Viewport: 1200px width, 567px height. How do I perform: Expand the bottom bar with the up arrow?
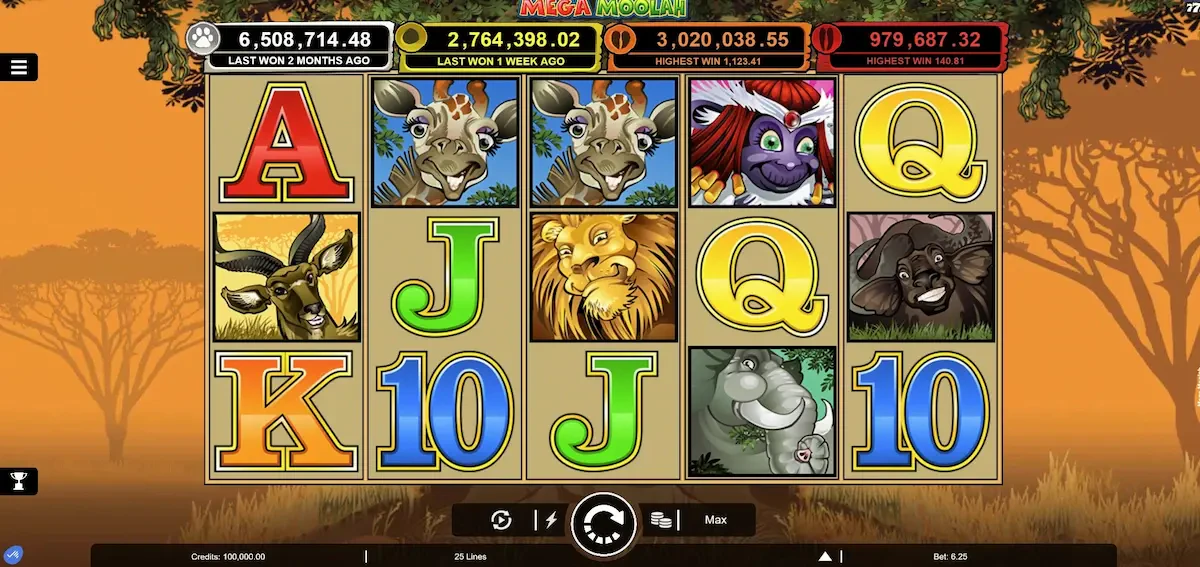pyautogui.click(x=825, y=556)
